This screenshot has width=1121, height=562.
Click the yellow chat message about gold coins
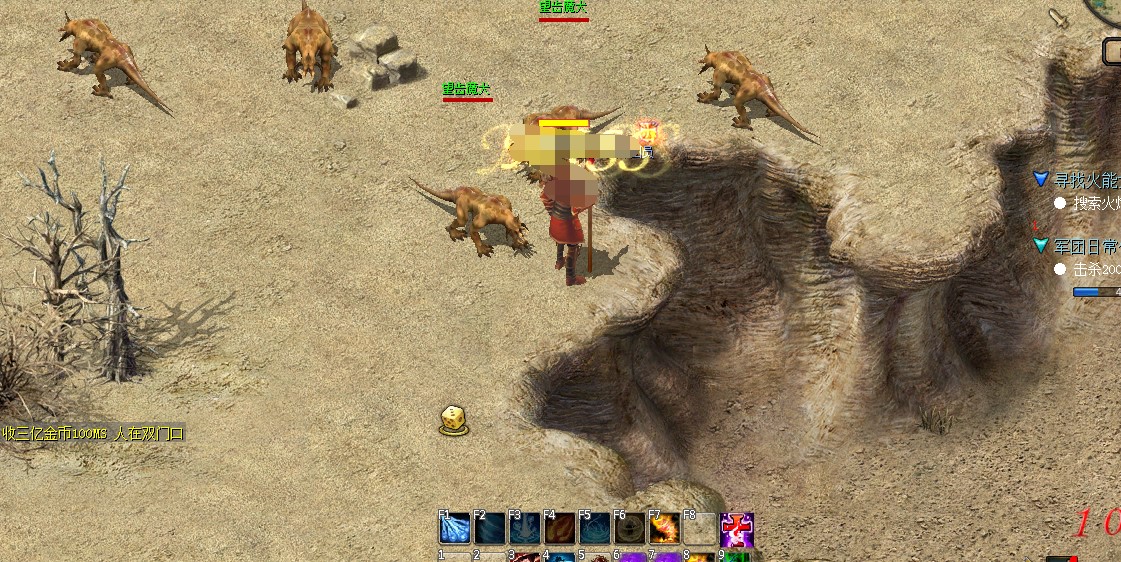coord(93,434)
